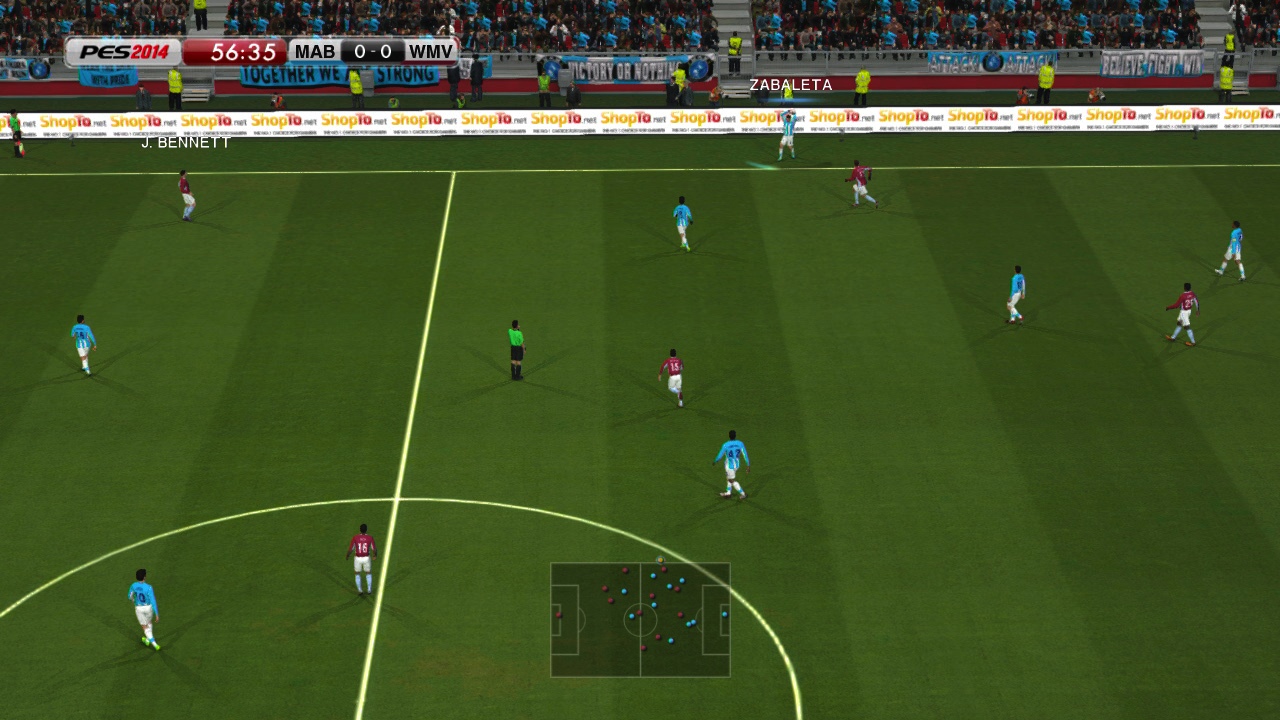Expand the 0-0 score panel

[371, 51]
